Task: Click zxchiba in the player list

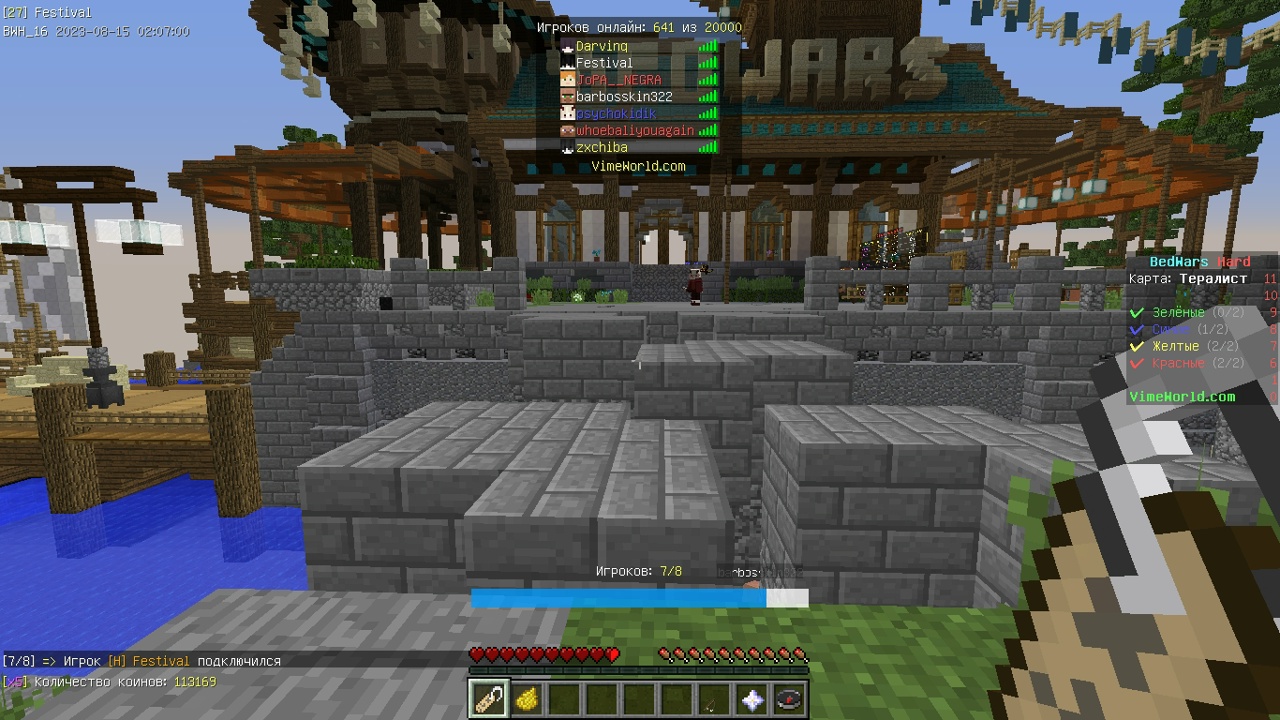Action: 602,148
